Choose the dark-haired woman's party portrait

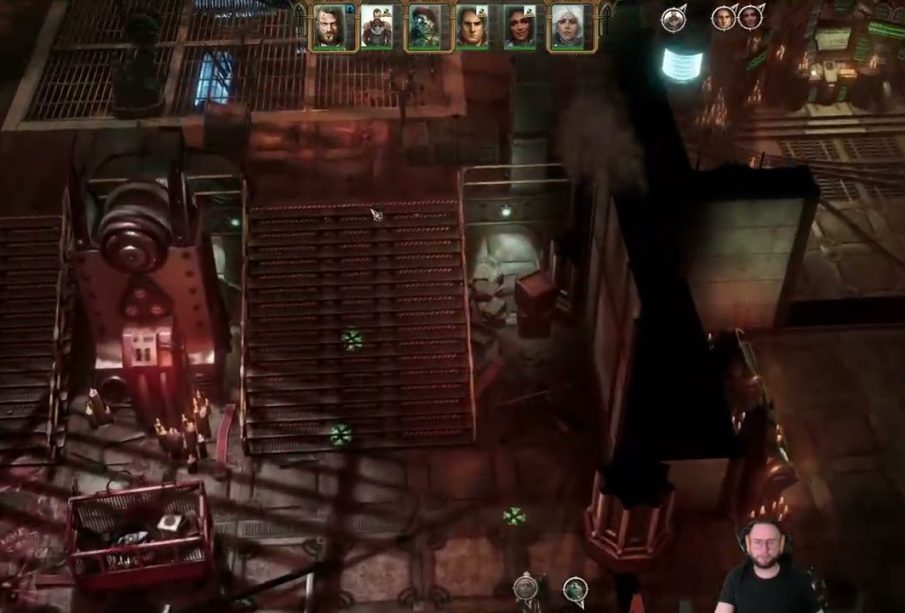coord(519,27)
